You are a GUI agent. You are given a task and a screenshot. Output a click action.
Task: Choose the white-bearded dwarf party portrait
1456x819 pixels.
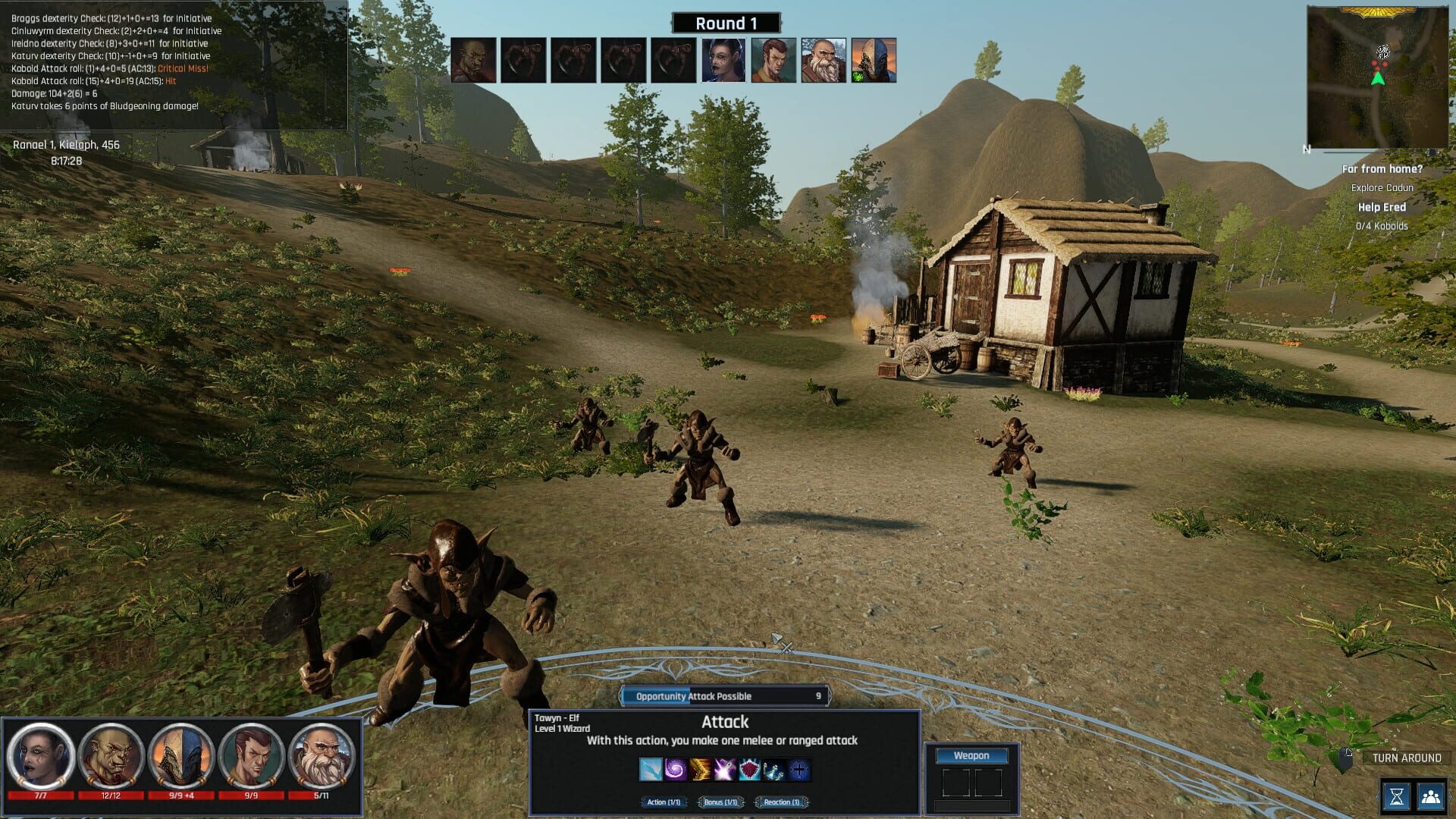coord(321,756)
